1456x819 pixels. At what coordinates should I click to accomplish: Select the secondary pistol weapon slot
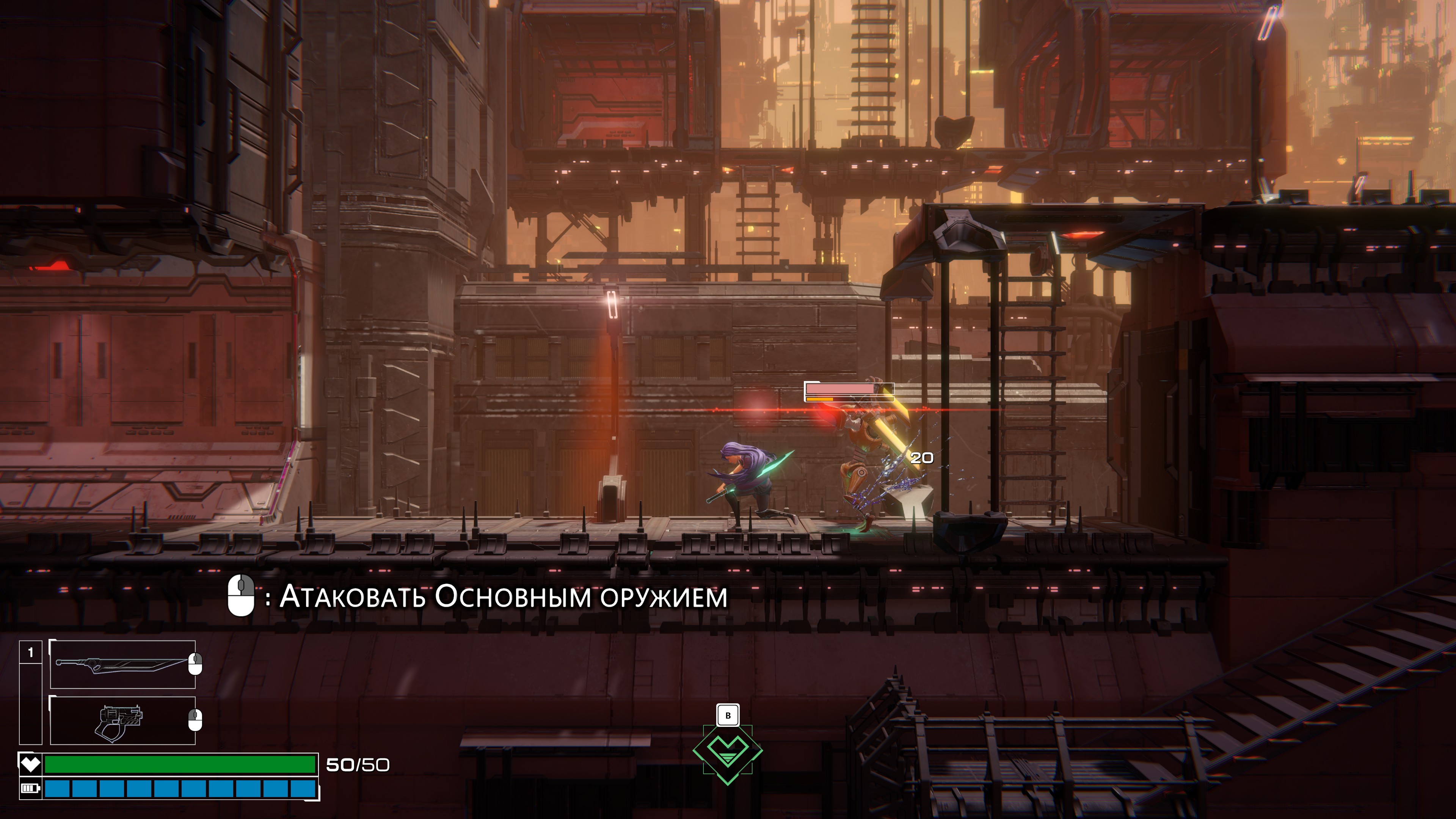coord(122,720)
